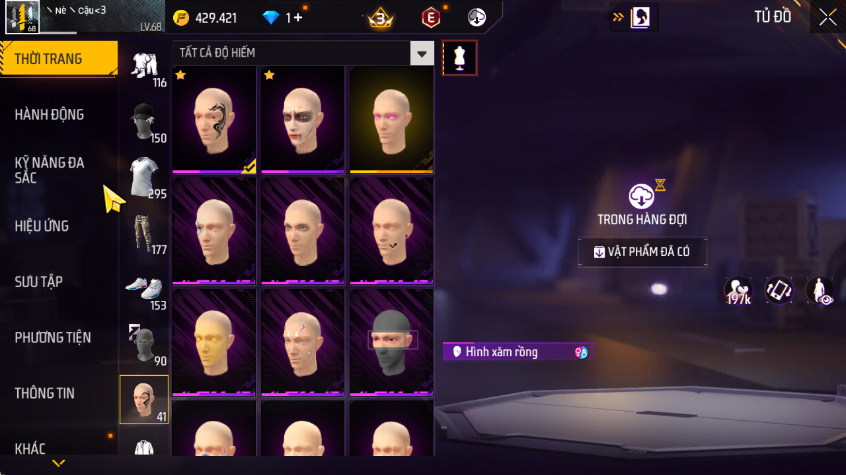The height and width of the screenshot is (475, 846).
Task: Go to the SƯU TẬP tab
Action: pyautogui.click(x=39, y=282)
